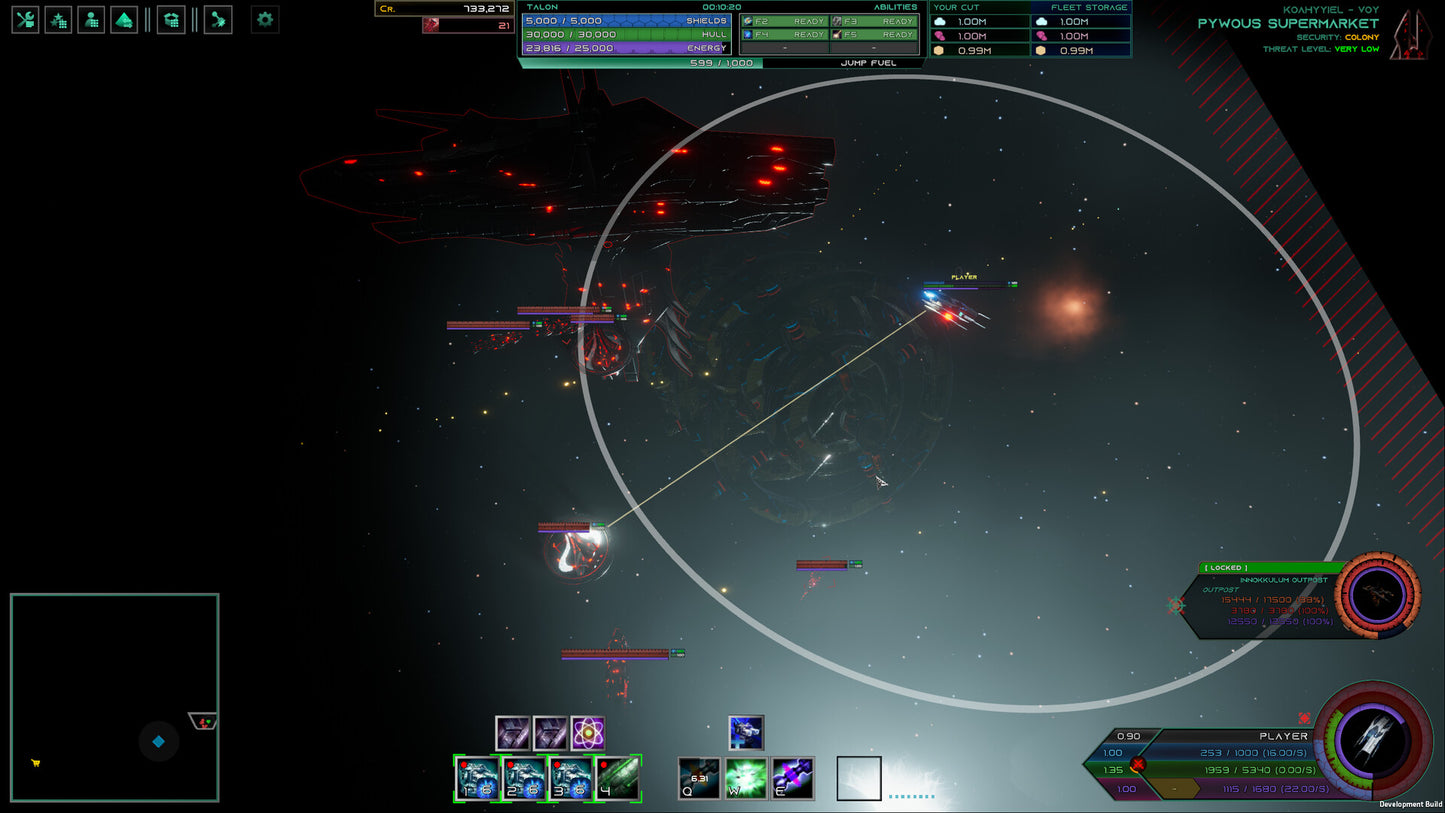This screenshot has height=813, width=1445.
Task: Open the wrench and screwdriver menu
Action: tap(25, 19)
